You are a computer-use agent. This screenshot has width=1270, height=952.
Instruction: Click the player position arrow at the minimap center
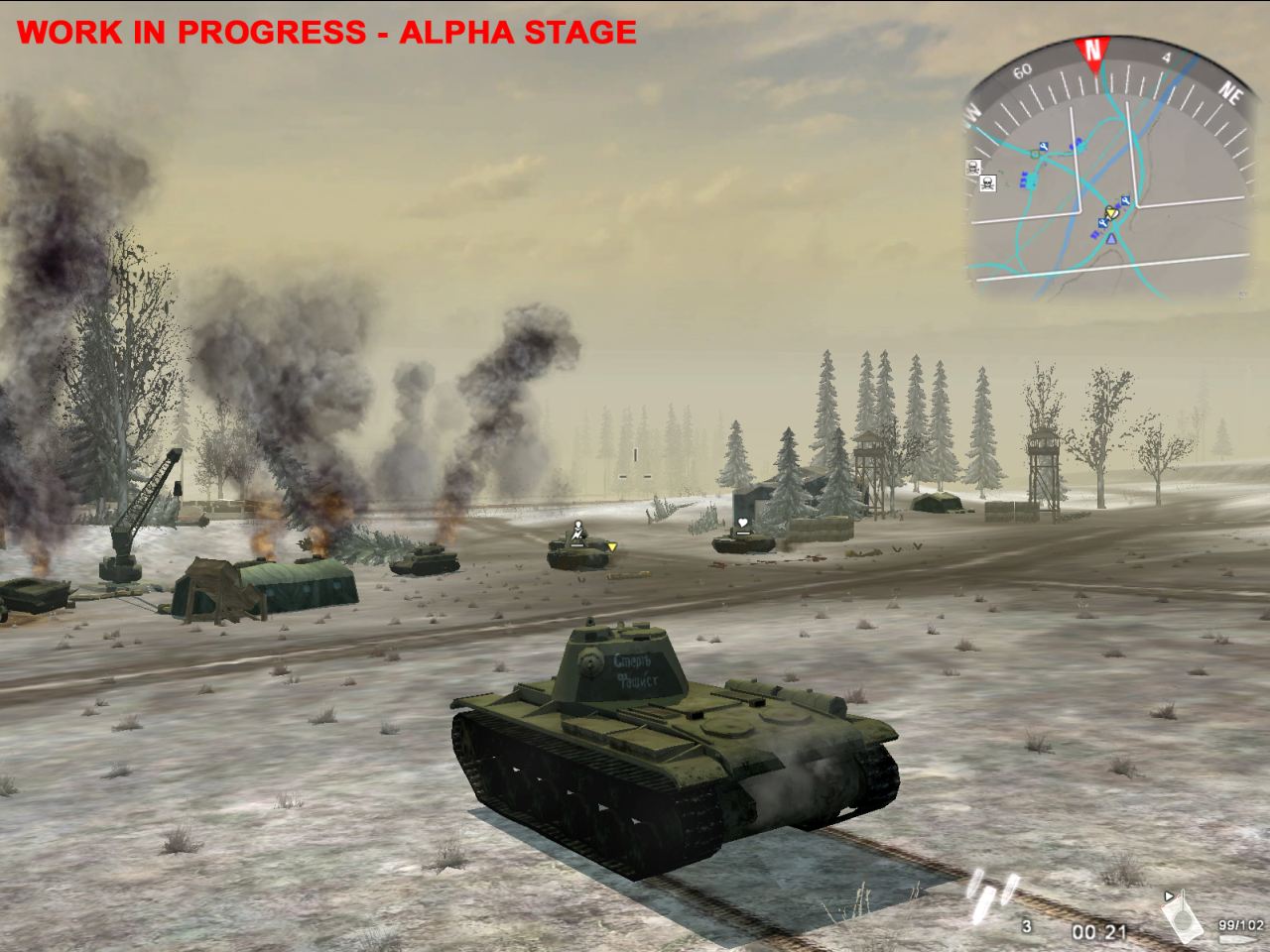point(1110,212)
